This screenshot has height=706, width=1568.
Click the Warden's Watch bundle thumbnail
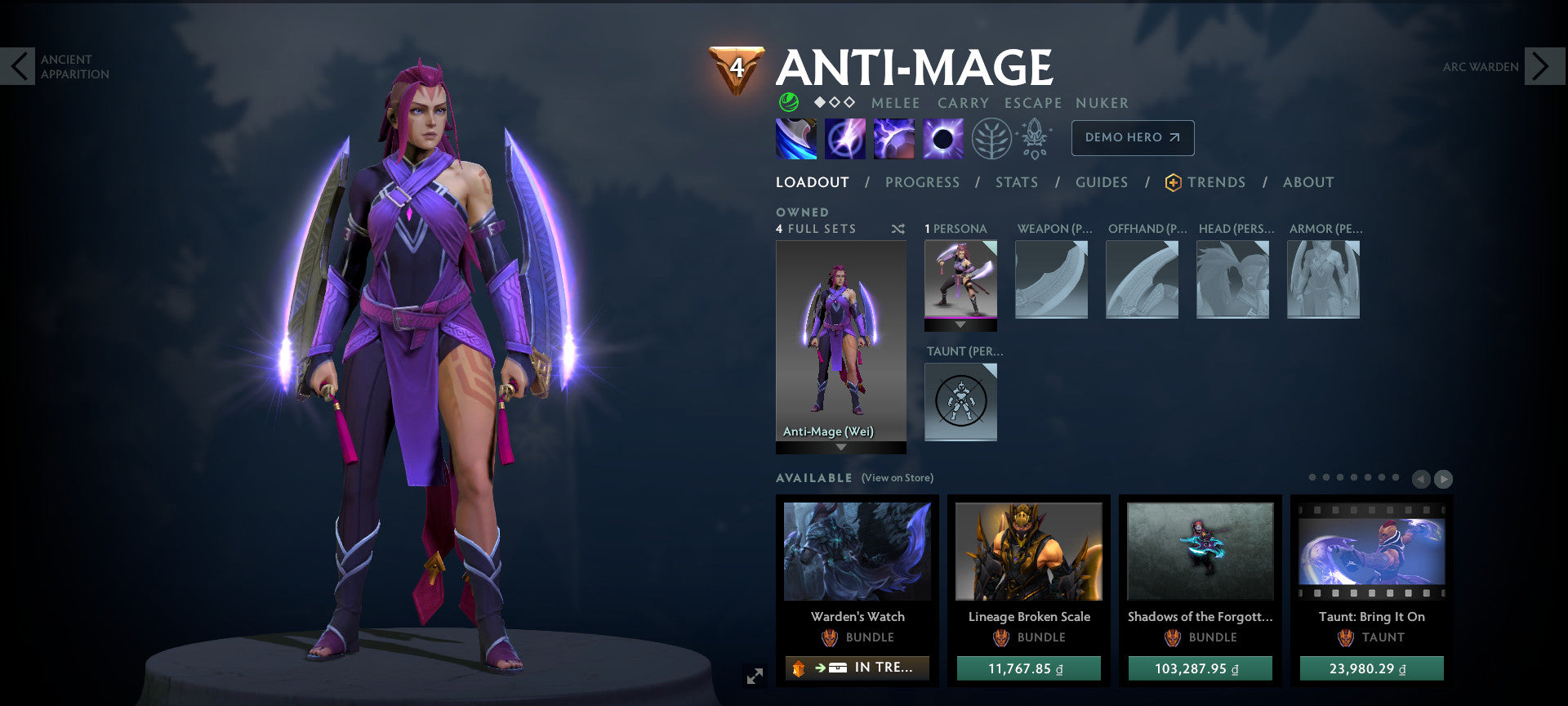857,552
